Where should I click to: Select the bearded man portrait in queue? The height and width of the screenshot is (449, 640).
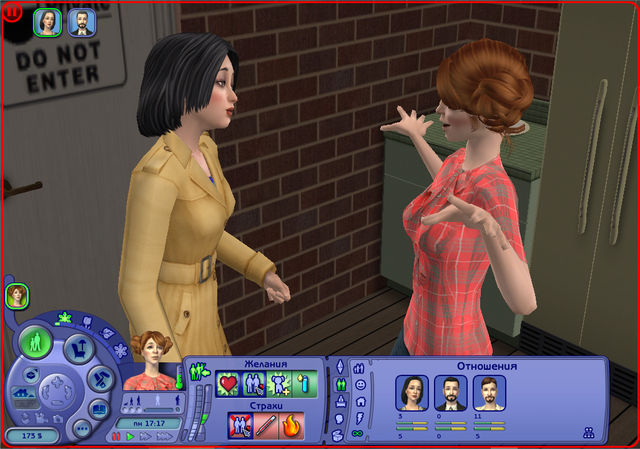pyautogui.click(x=81, y=21)
